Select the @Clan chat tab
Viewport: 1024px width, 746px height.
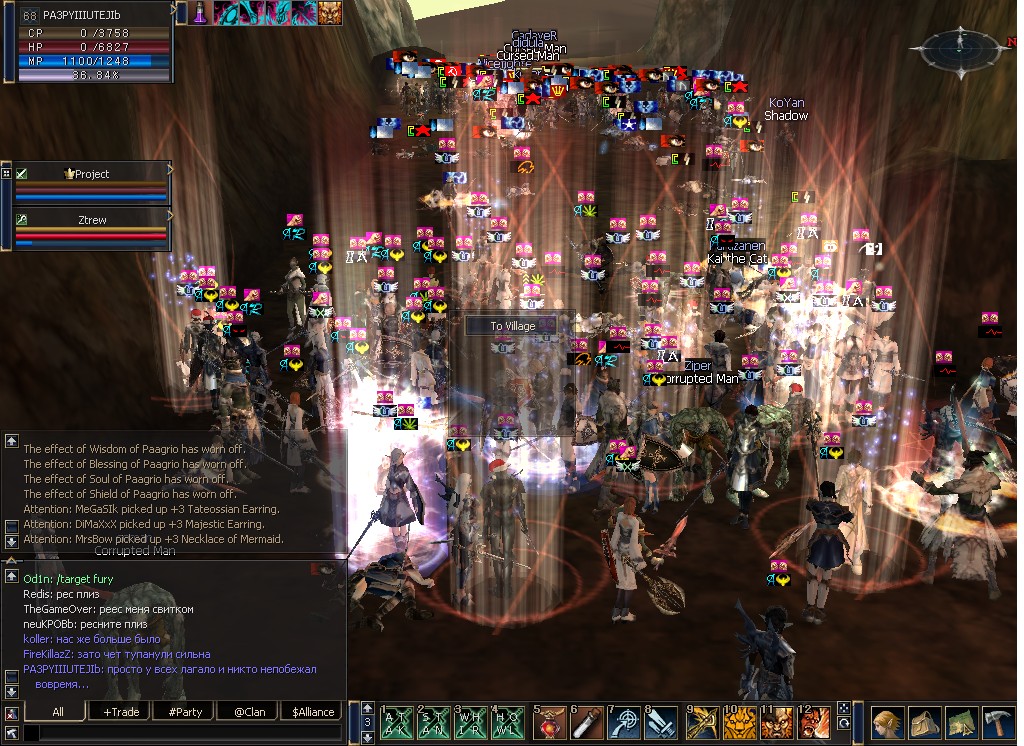point(248,711)
